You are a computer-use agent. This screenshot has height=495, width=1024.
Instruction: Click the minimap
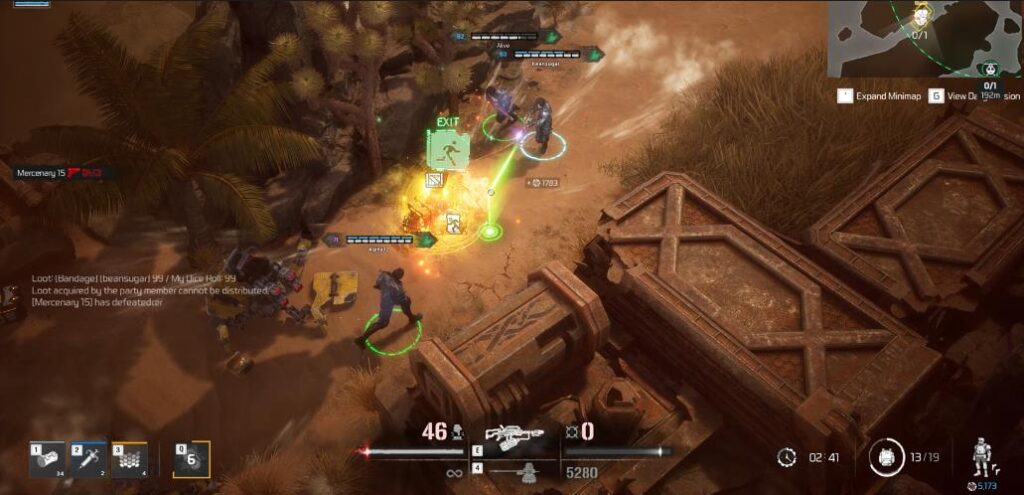925,39
